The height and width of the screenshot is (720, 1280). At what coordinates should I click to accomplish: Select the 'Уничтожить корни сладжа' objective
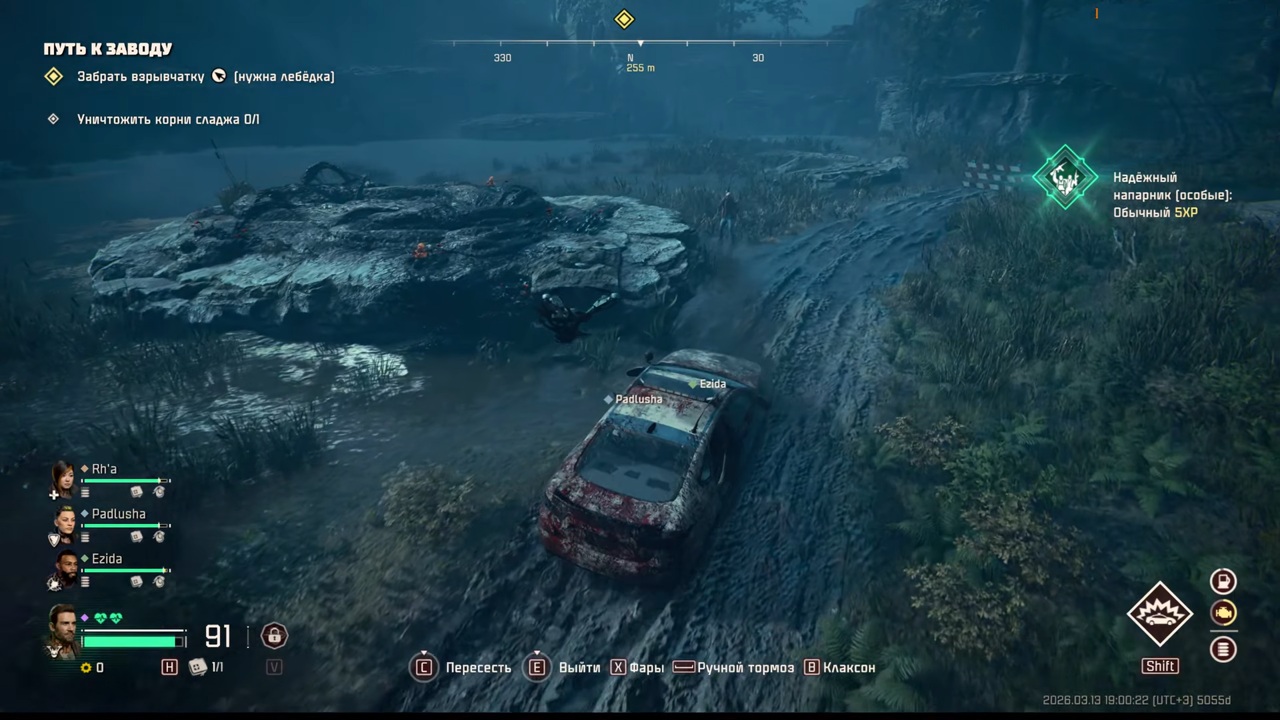(168, 119)
